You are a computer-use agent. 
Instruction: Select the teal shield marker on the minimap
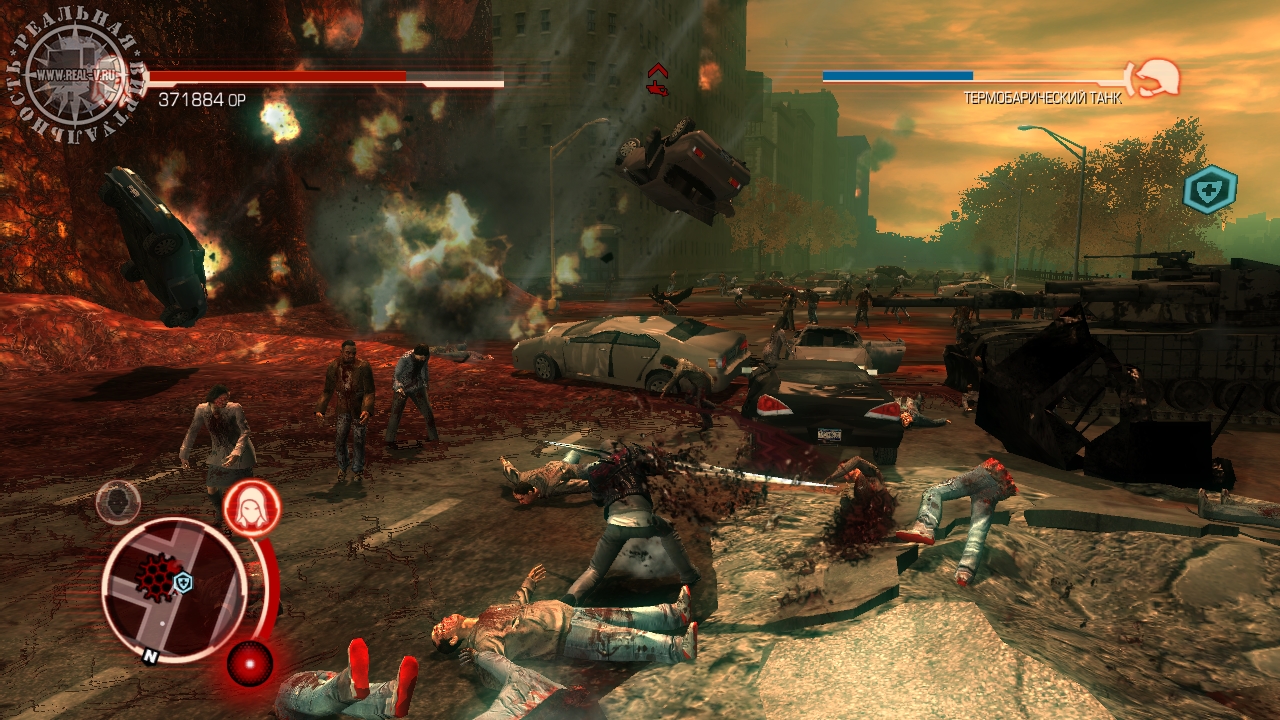point(183,582)
